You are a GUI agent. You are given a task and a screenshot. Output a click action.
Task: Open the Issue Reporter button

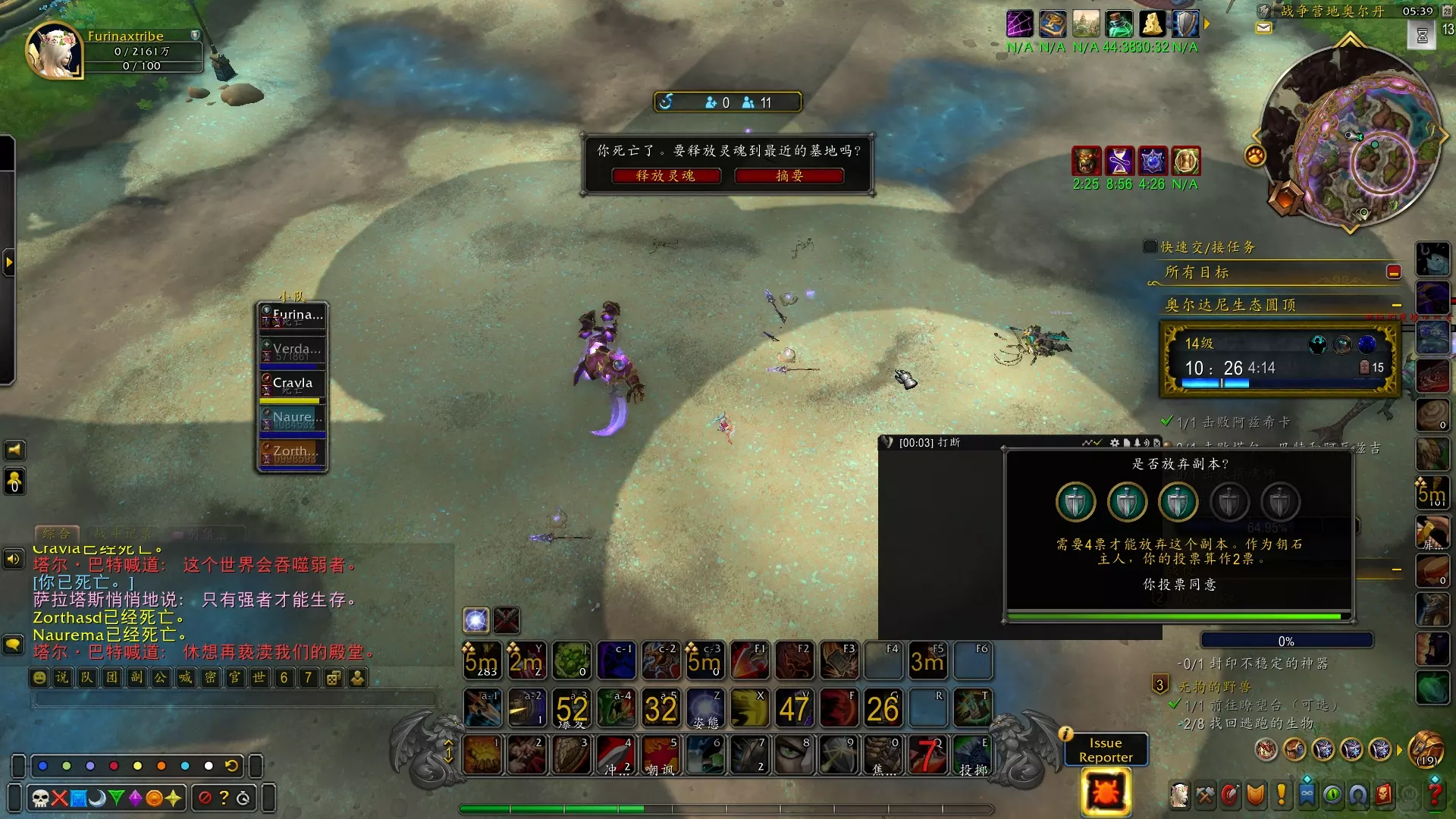pyautogui.click(x=1106, y=750)
